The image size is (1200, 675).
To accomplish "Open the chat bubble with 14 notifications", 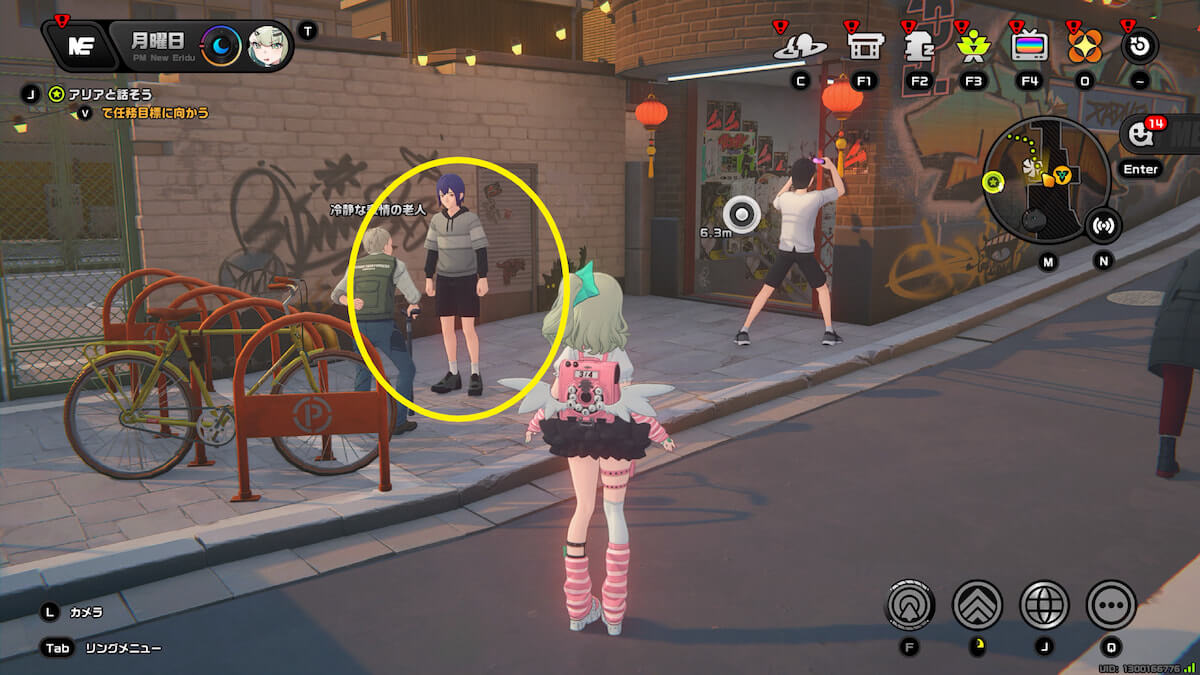I will [x=1139, y=135].
